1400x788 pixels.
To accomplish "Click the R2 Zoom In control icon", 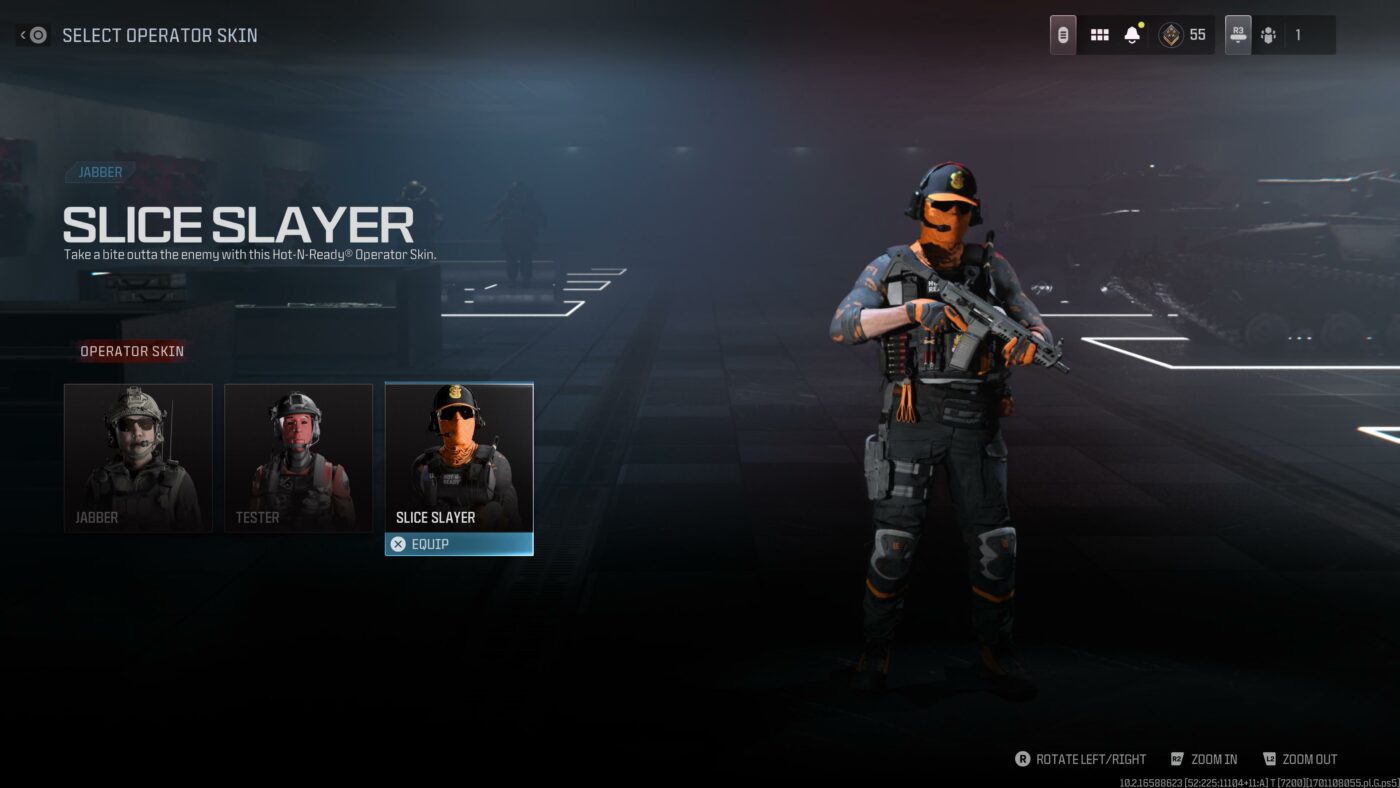I will [1176, 759].
